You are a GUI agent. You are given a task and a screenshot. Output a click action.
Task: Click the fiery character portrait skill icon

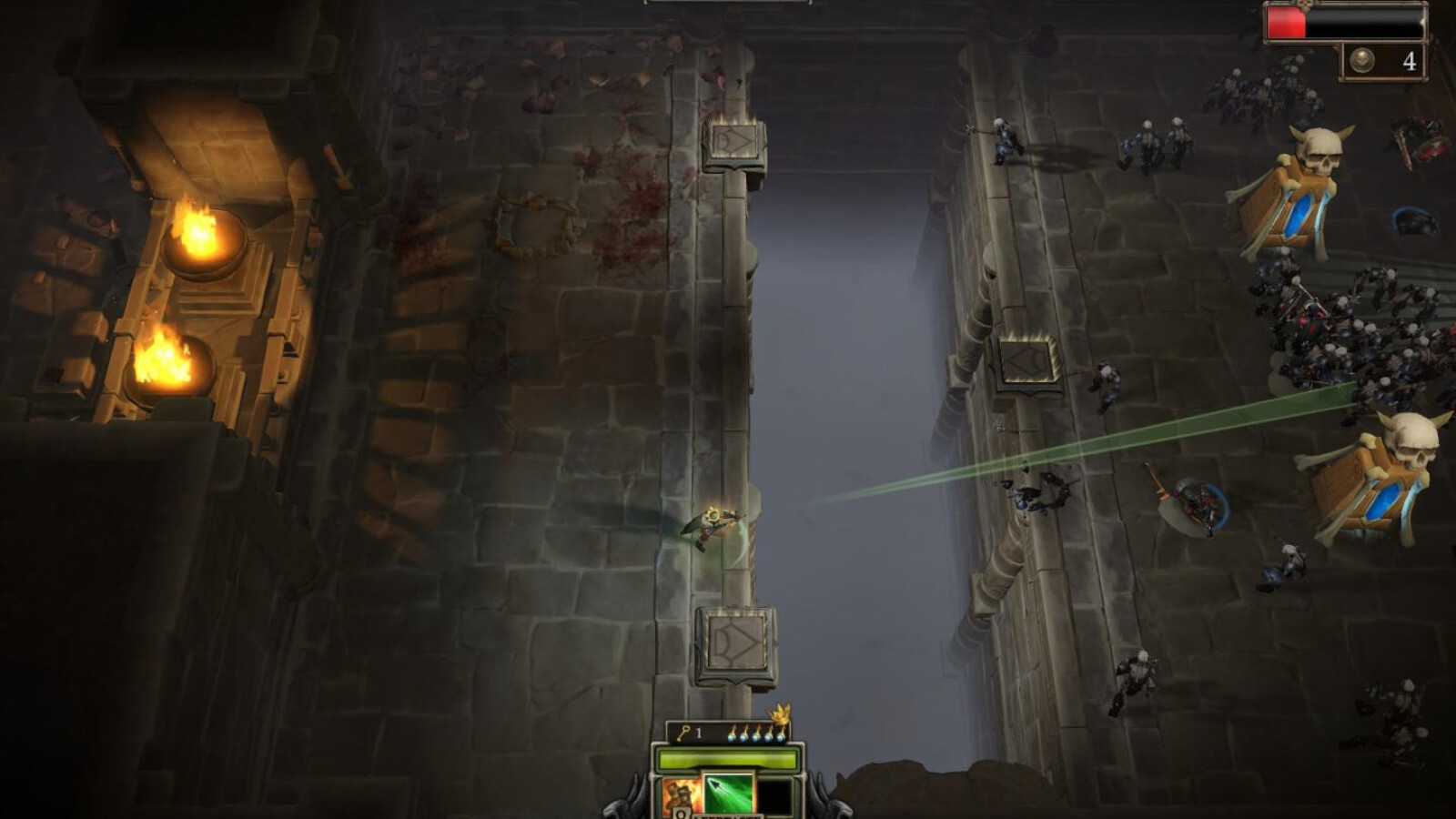coord(680,795)
